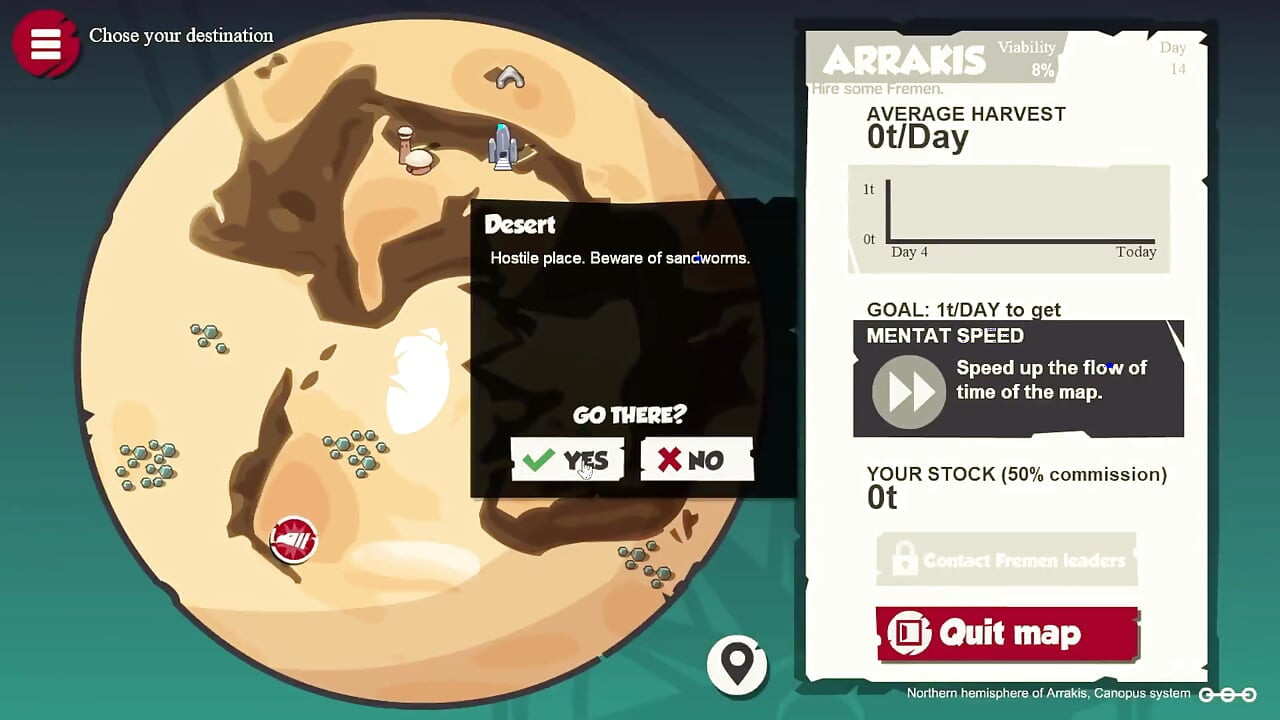1280x720 pixels.
Task: Confirm travel to the Desert with YES
Action: (567, 459)
